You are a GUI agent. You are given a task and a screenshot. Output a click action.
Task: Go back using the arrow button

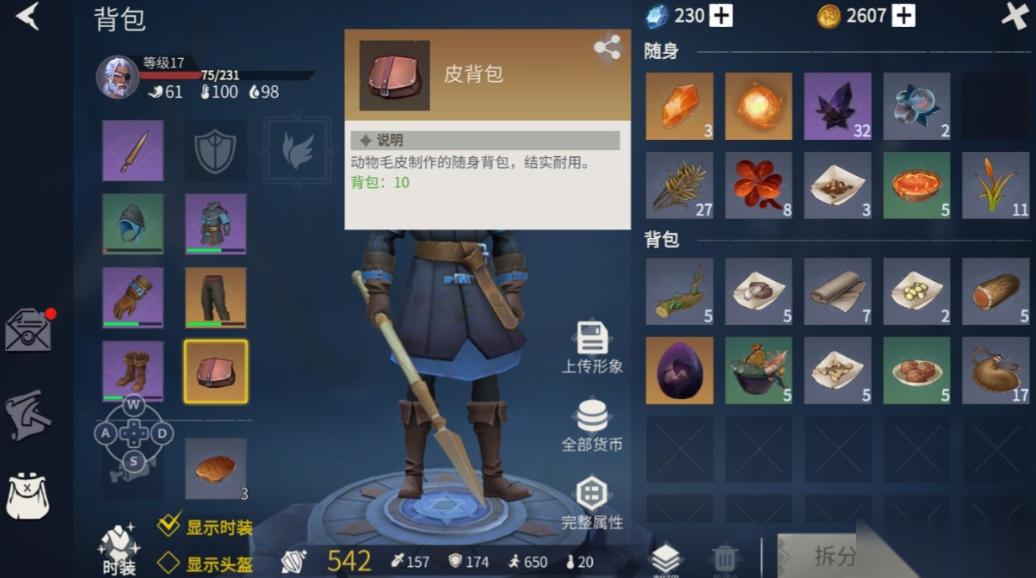click(x=27, y=16)
